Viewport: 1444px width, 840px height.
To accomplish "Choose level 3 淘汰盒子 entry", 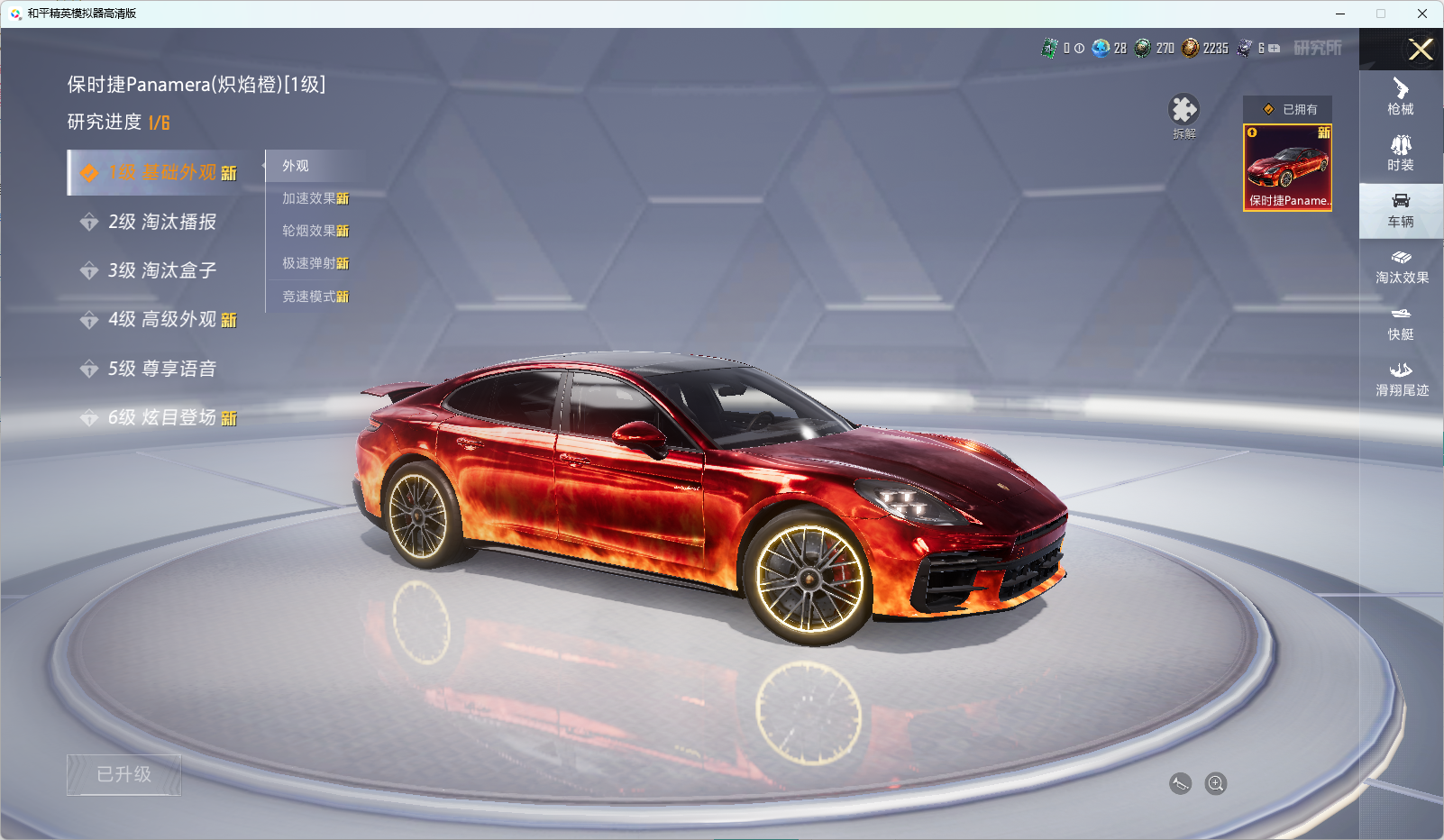I will pos(162,270).
